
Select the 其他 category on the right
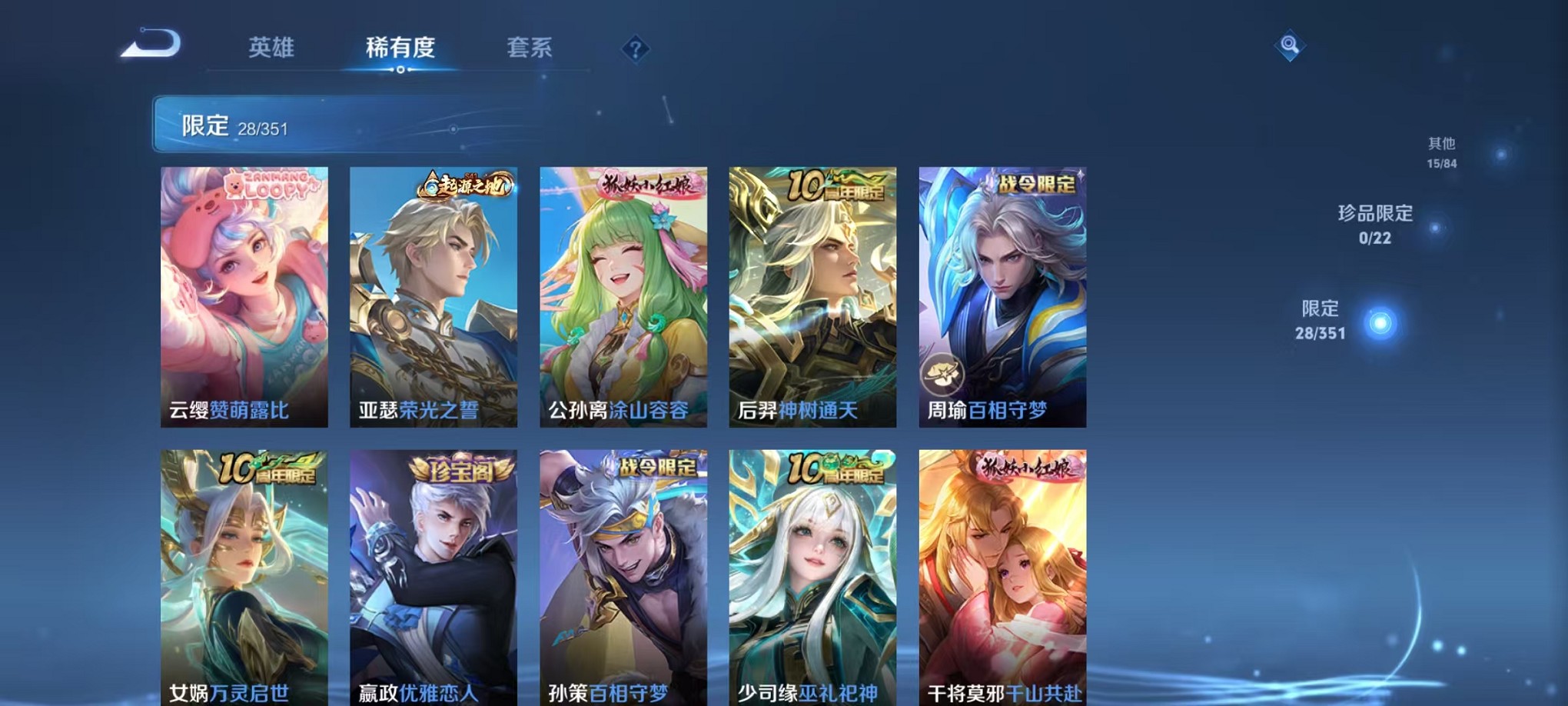(1441, 151)
